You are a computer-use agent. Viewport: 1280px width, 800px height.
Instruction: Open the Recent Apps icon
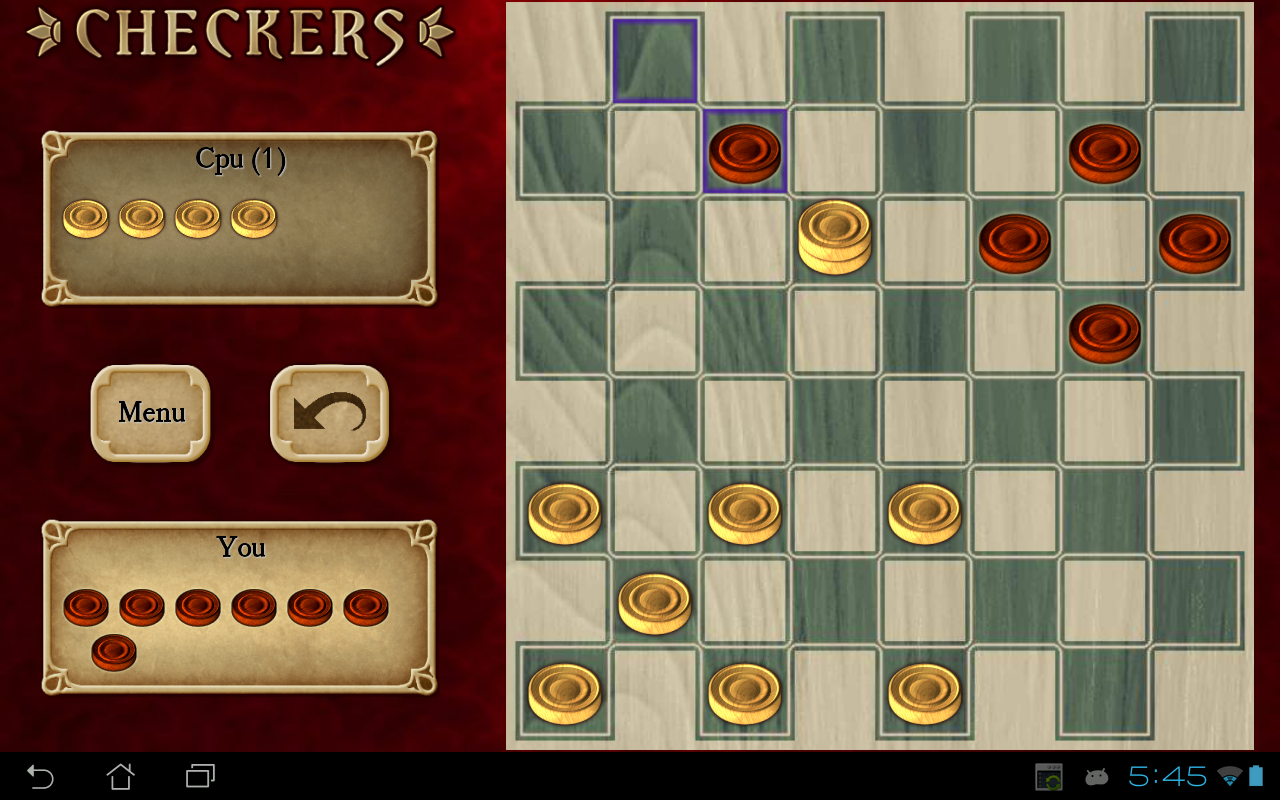coord(198,776)
